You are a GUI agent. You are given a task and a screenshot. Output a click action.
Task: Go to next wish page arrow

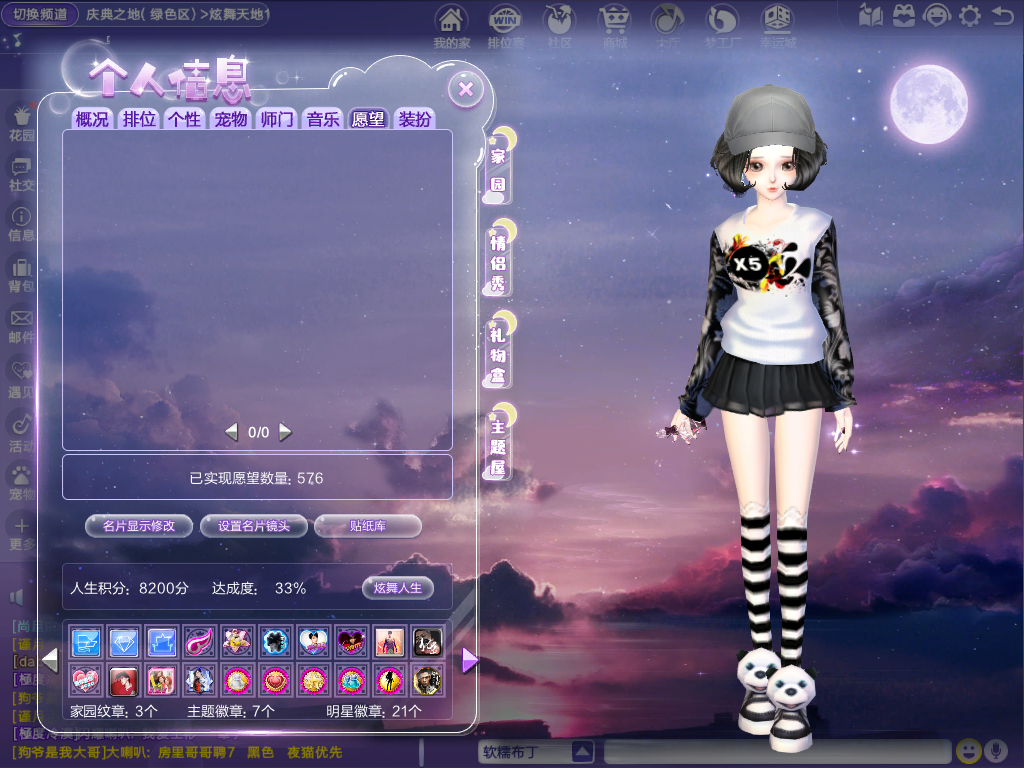pos(286,432)
